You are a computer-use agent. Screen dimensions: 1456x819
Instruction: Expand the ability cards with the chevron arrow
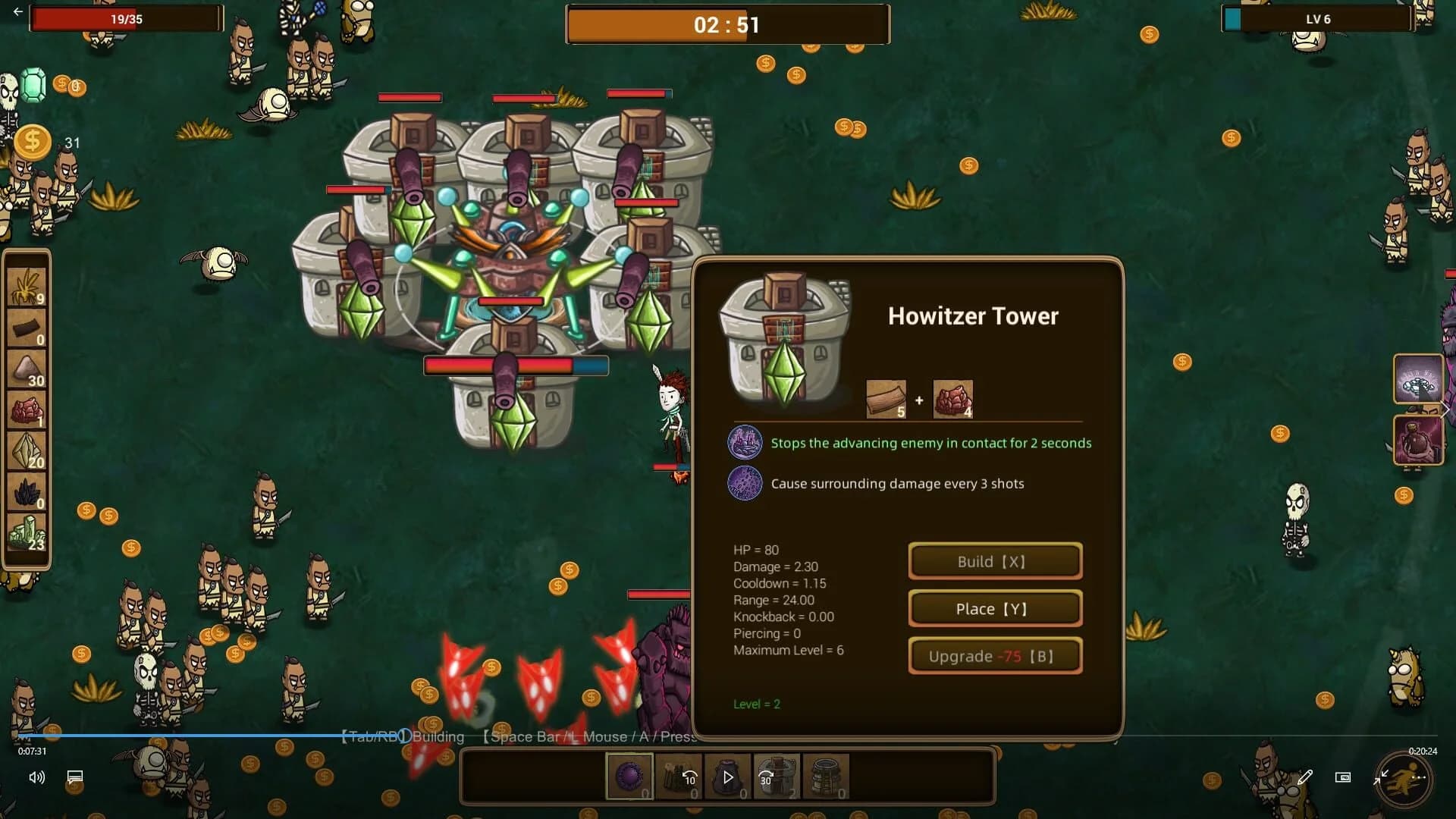[x=1445, y=409]
